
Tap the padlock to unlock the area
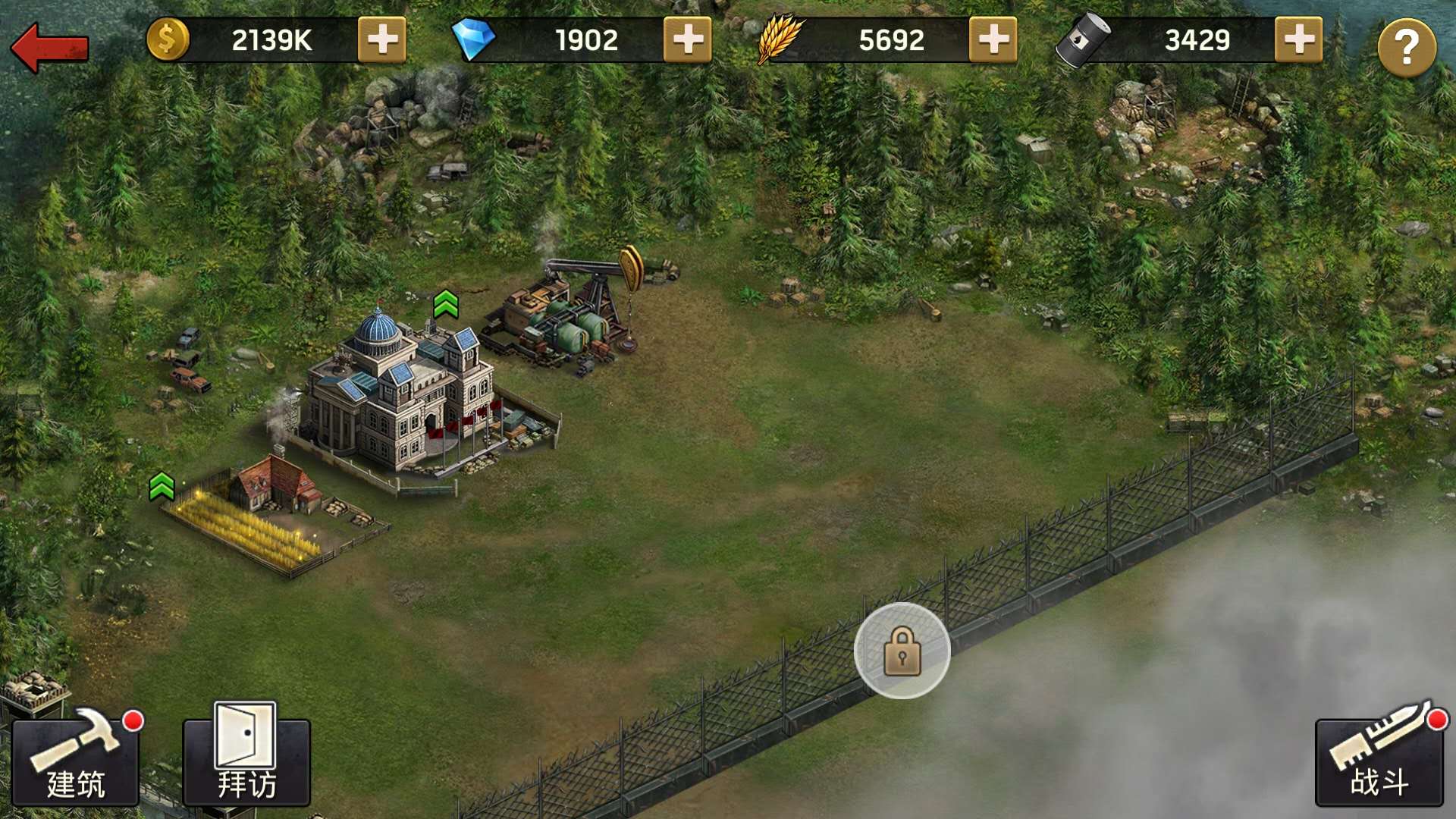tap(902, 651)
